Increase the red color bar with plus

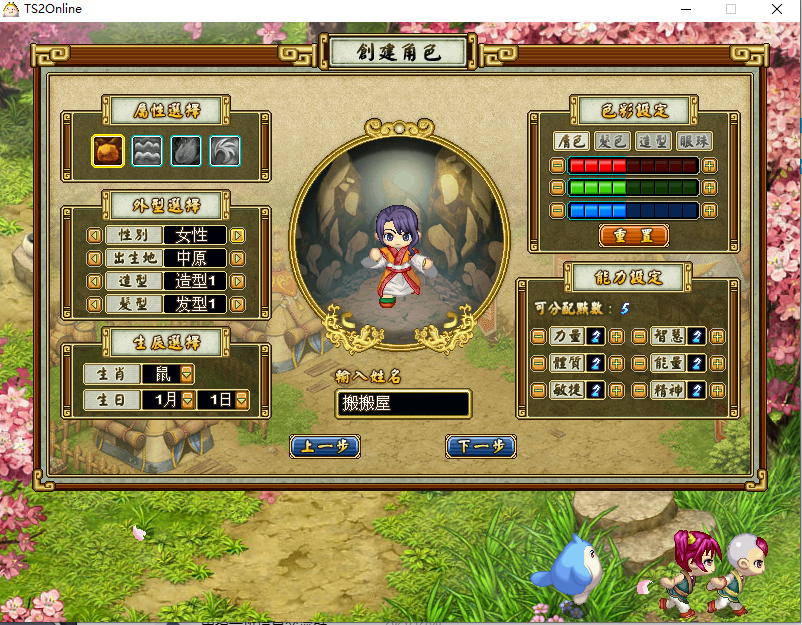point(709,165)
